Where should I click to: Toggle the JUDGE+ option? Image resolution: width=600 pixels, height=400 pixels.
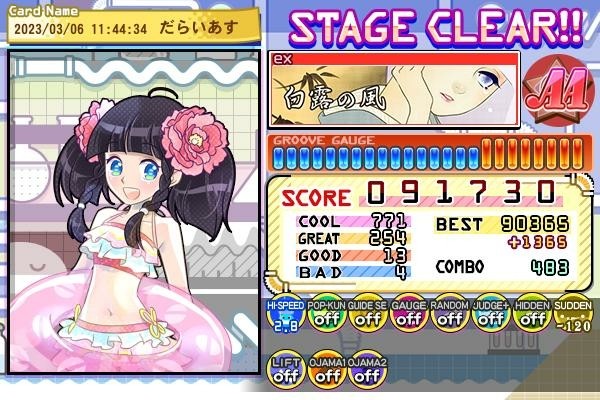[491, 317]
